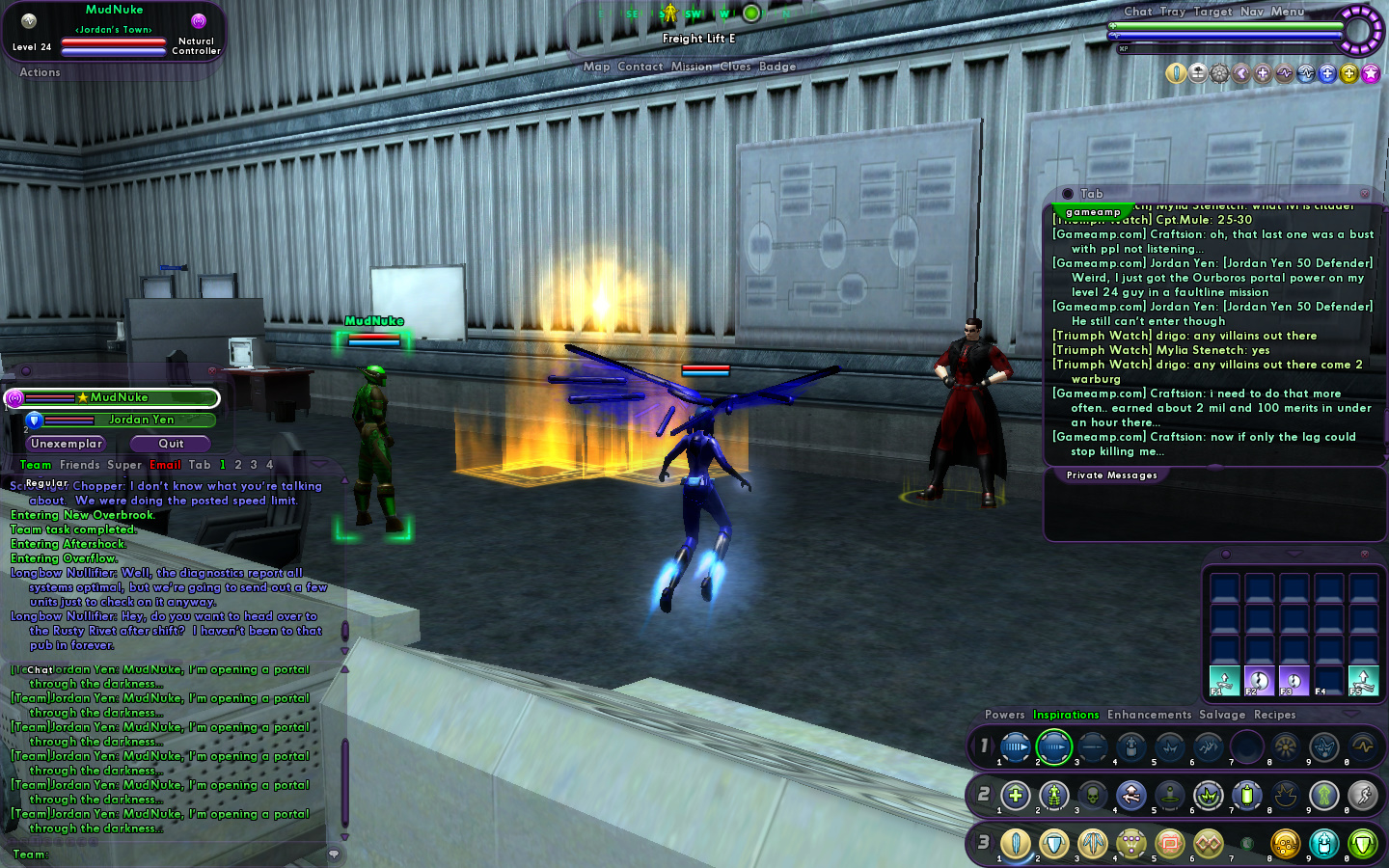The image size is (1389, 868).
Task: Open the main Menu at top right
Action: [x=1287, y=12]
